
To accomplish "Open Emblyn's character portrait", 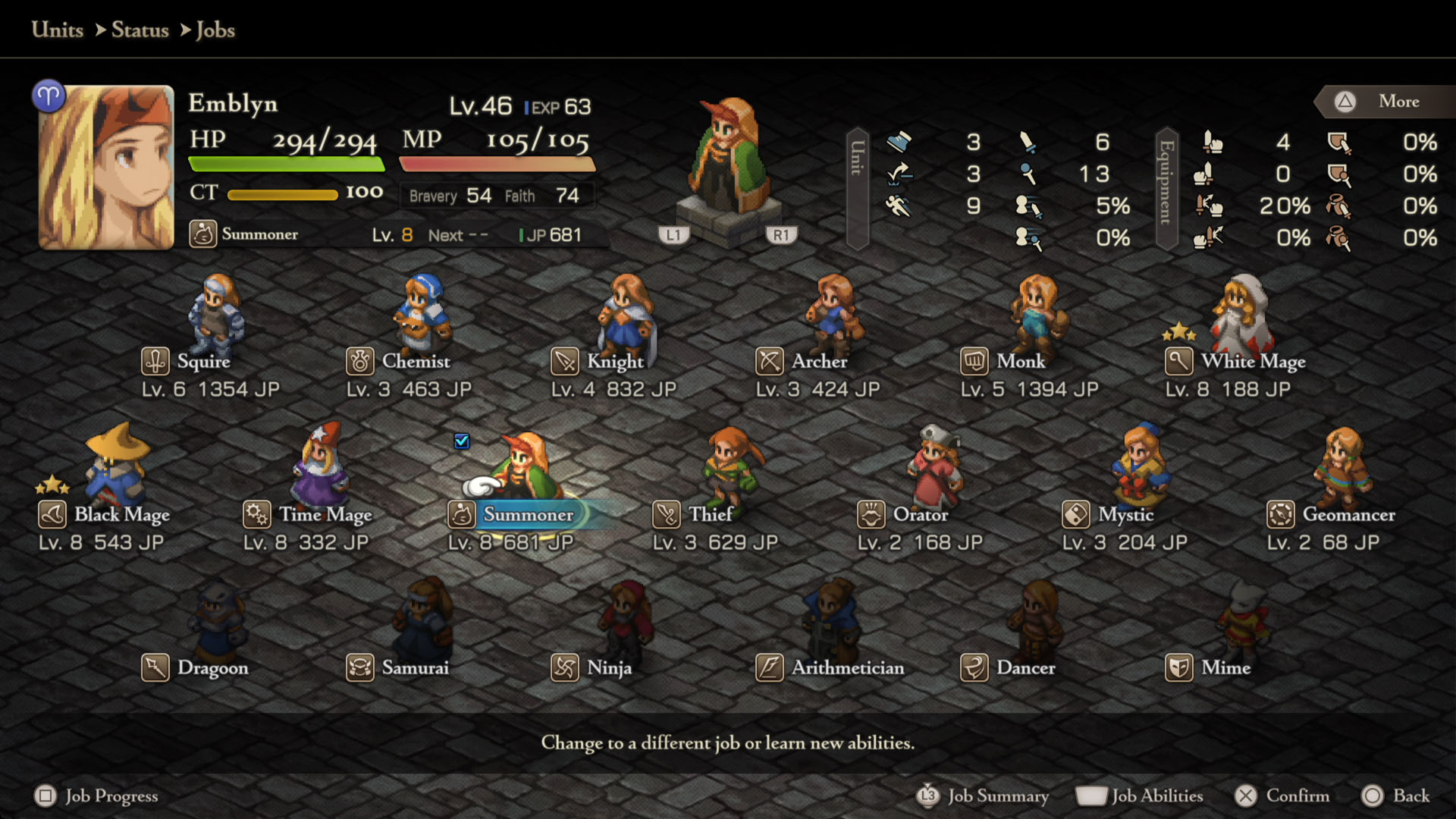I will (106, 167).
